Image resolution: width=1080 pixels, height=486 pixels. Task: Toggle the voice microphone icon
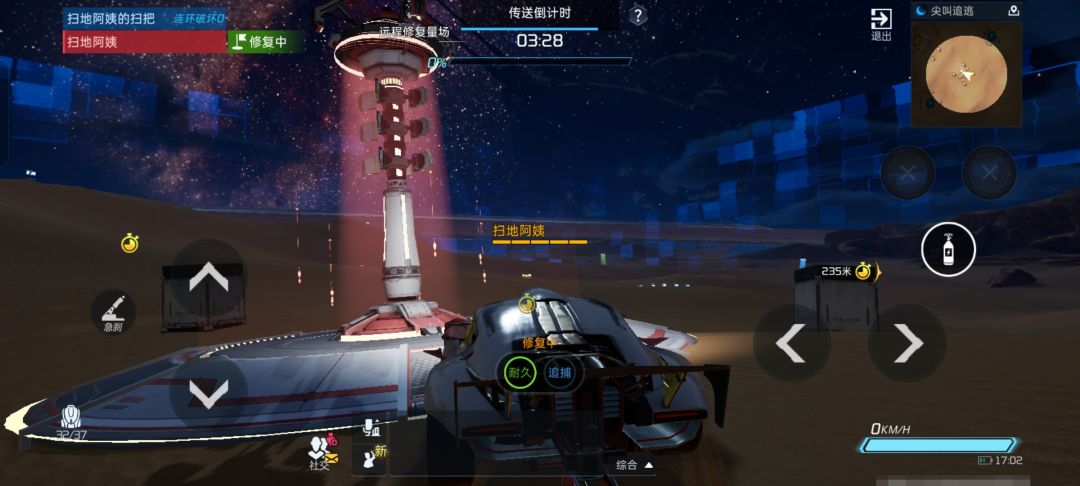[x=371, y=427]
